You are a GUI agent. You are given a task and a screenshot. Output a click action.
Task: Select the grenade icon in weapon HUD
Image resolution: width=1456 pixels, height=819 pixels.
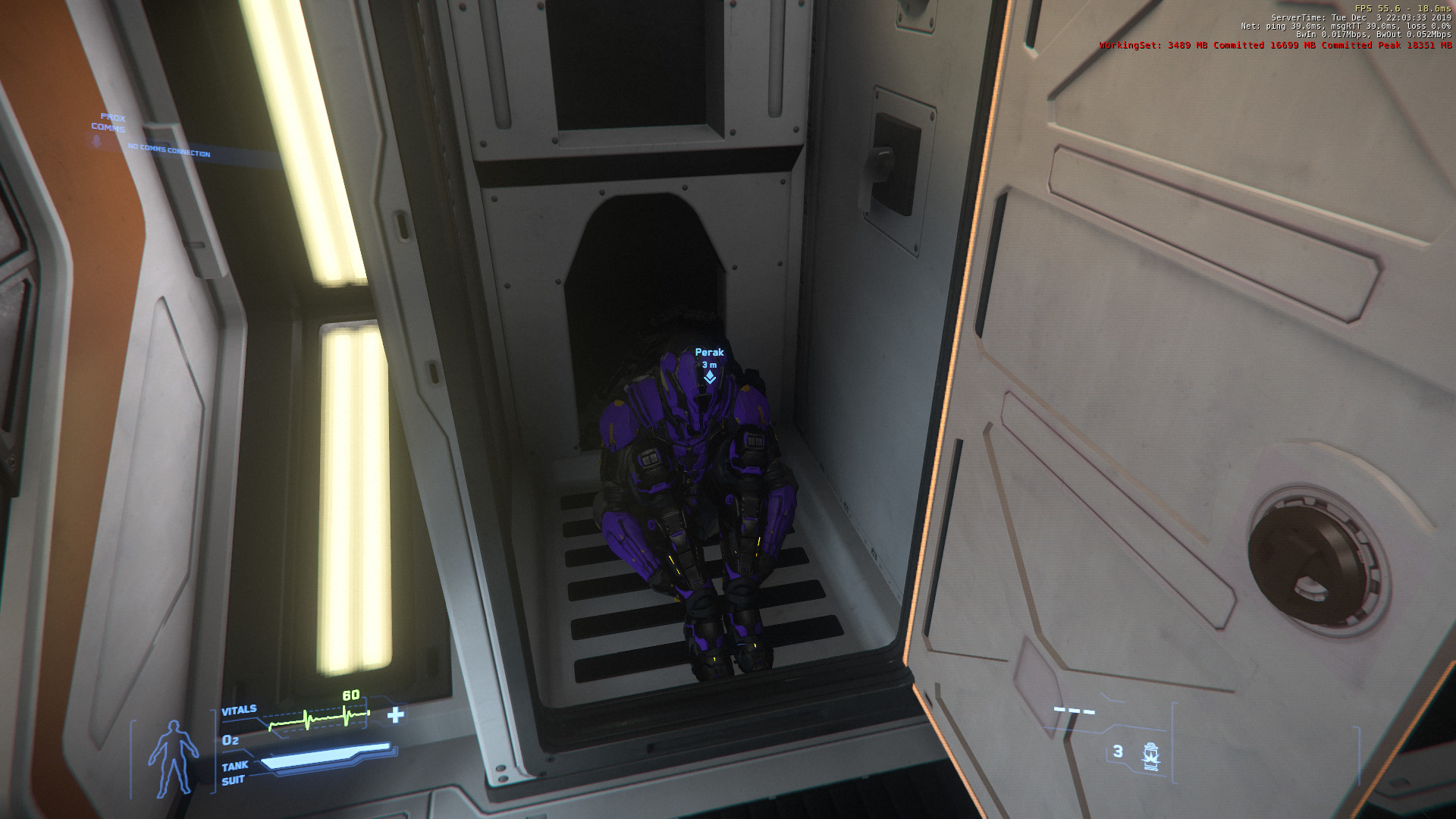click(x=1150, y=756)
